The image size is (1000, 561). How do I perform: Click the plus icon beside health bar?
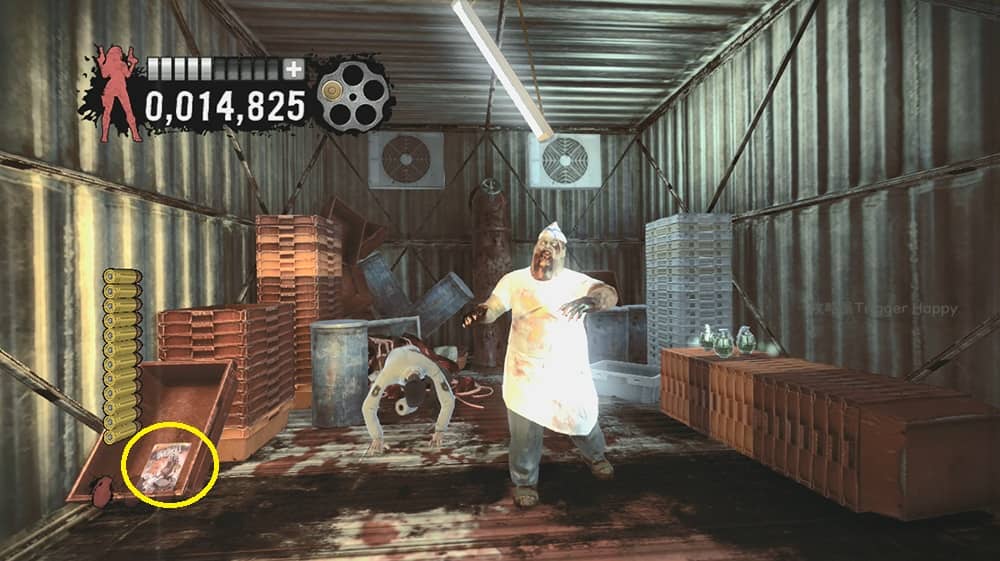[x=293, y=69]
